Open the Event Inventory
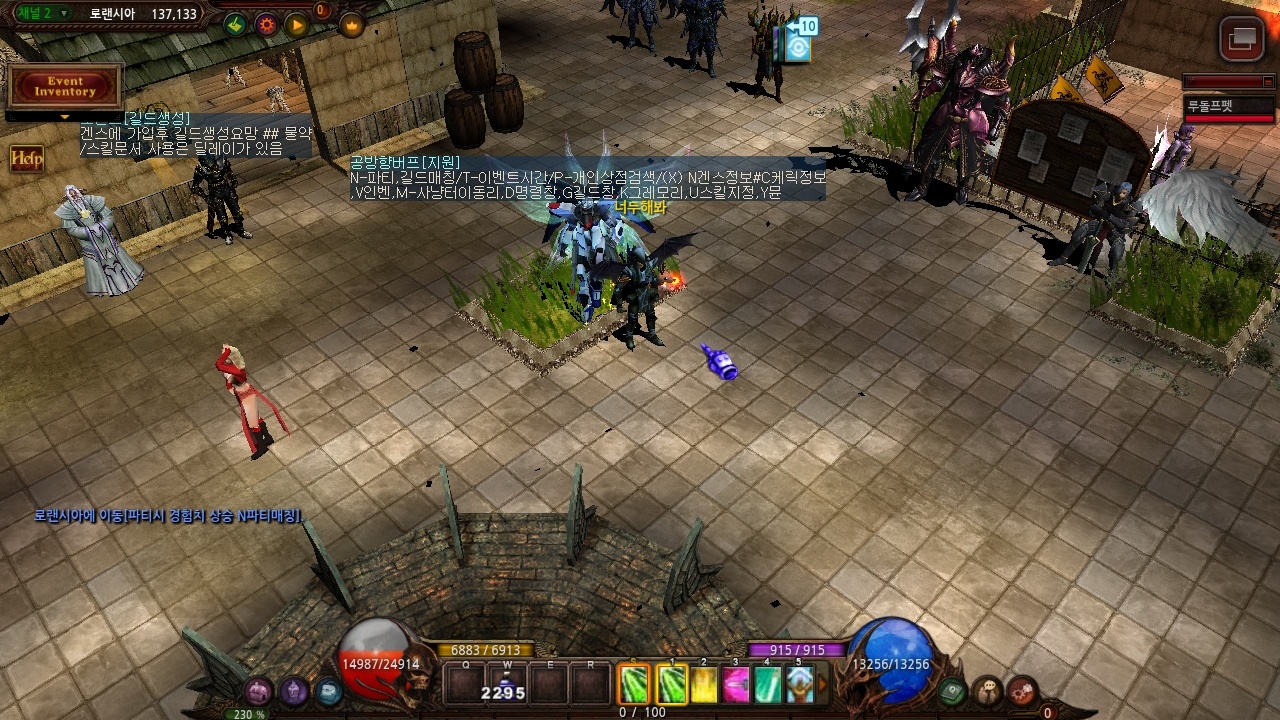The image size is (1280, 720). pyautogui.click(x=65, y=86)
